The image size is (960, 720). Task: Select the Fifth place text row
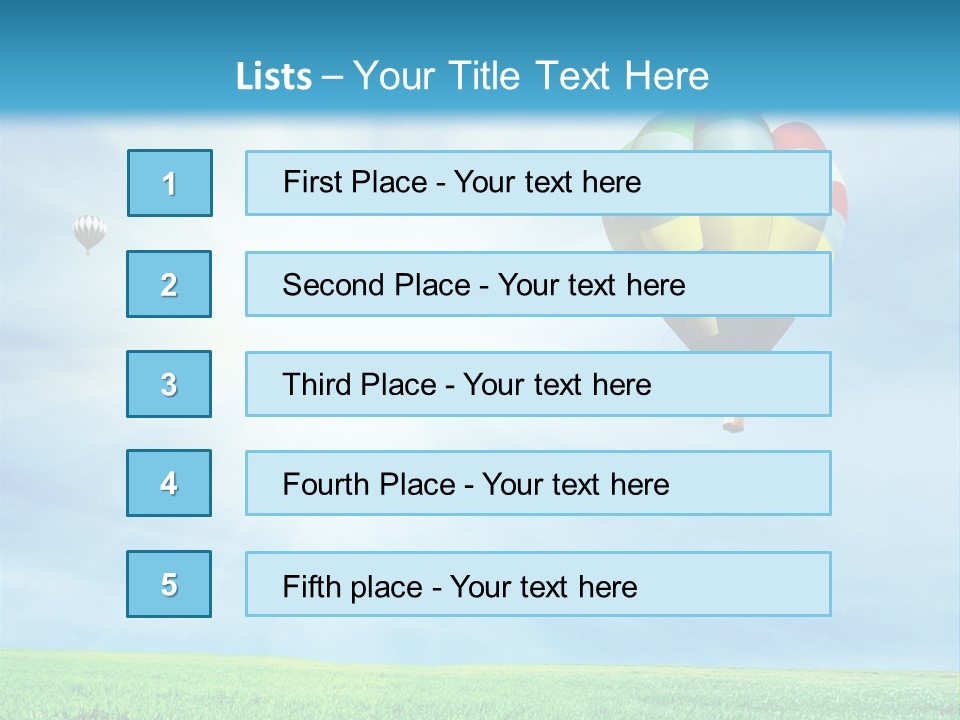[538, 585]
